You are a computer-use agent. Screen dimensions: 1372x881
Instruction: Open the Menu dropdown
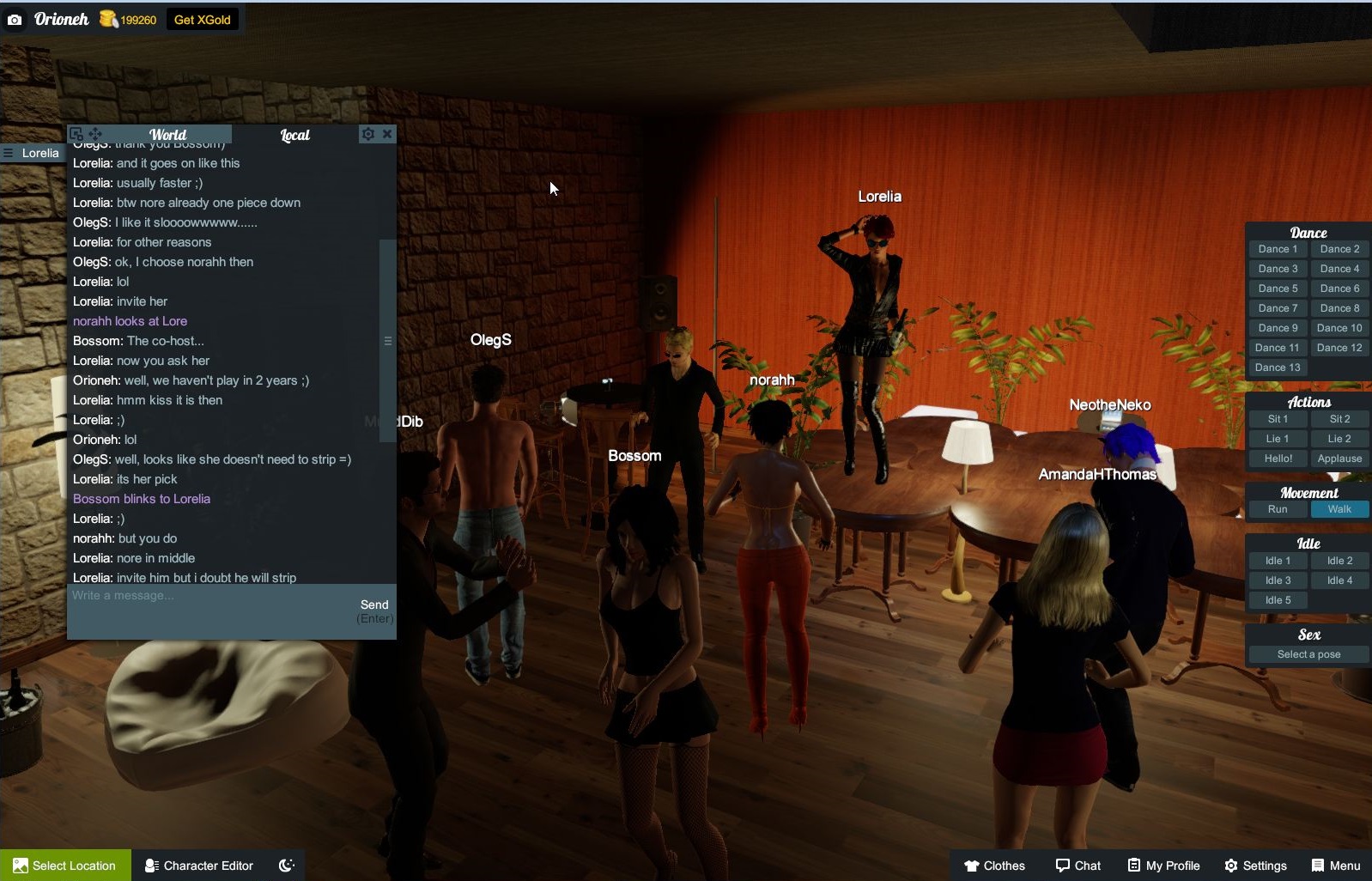pyautogui.click(x=1336, y=865)
